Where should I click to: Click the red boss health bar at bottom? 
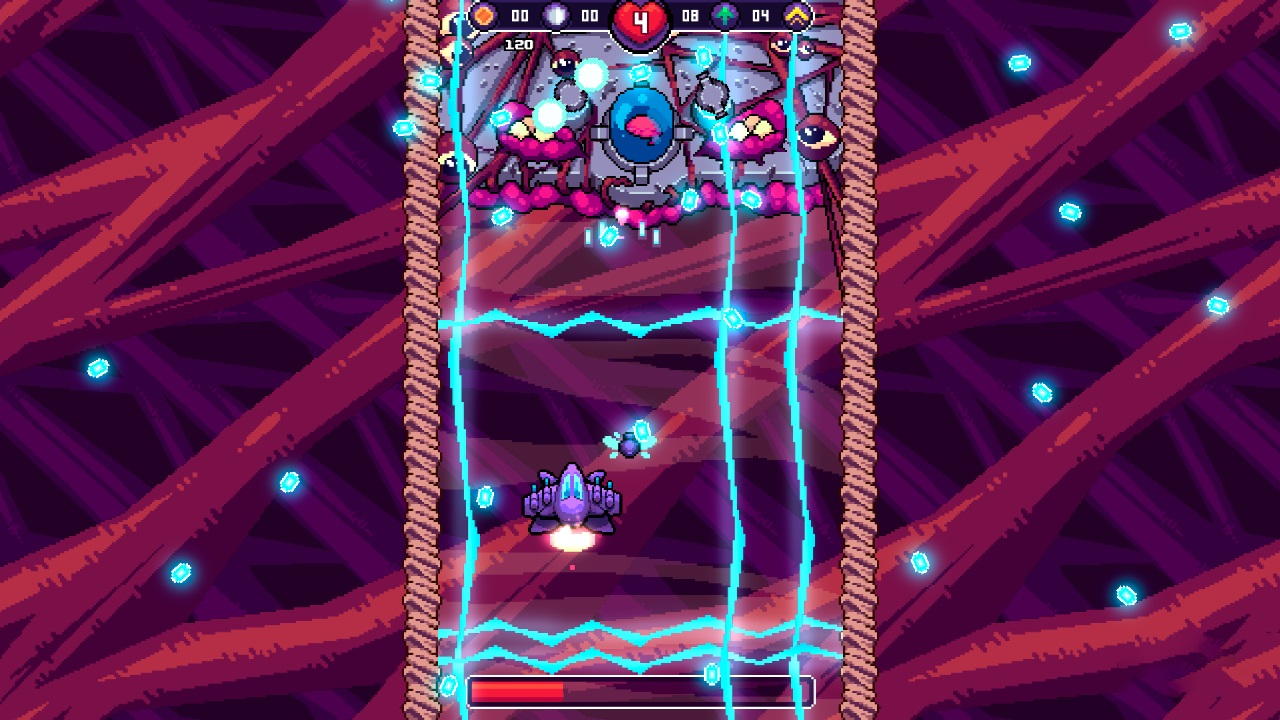coord(515,689)
